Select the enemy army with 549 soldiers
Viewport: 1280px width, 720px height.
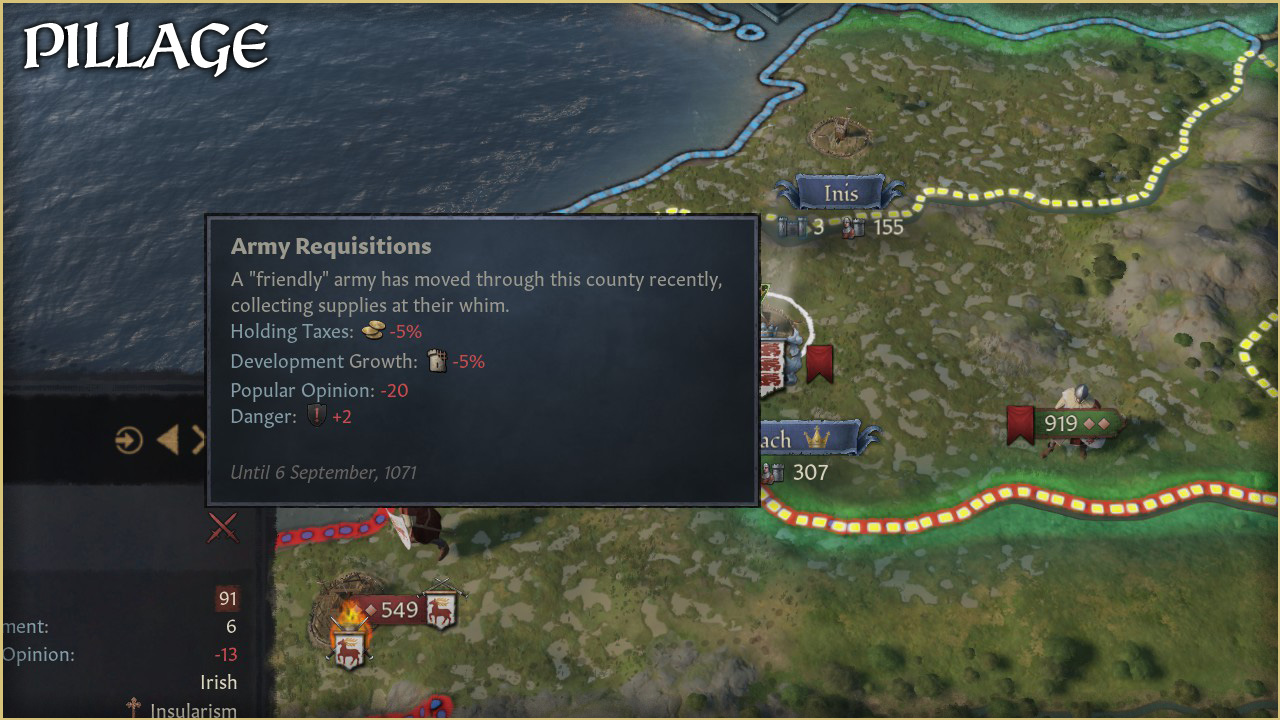398,609
